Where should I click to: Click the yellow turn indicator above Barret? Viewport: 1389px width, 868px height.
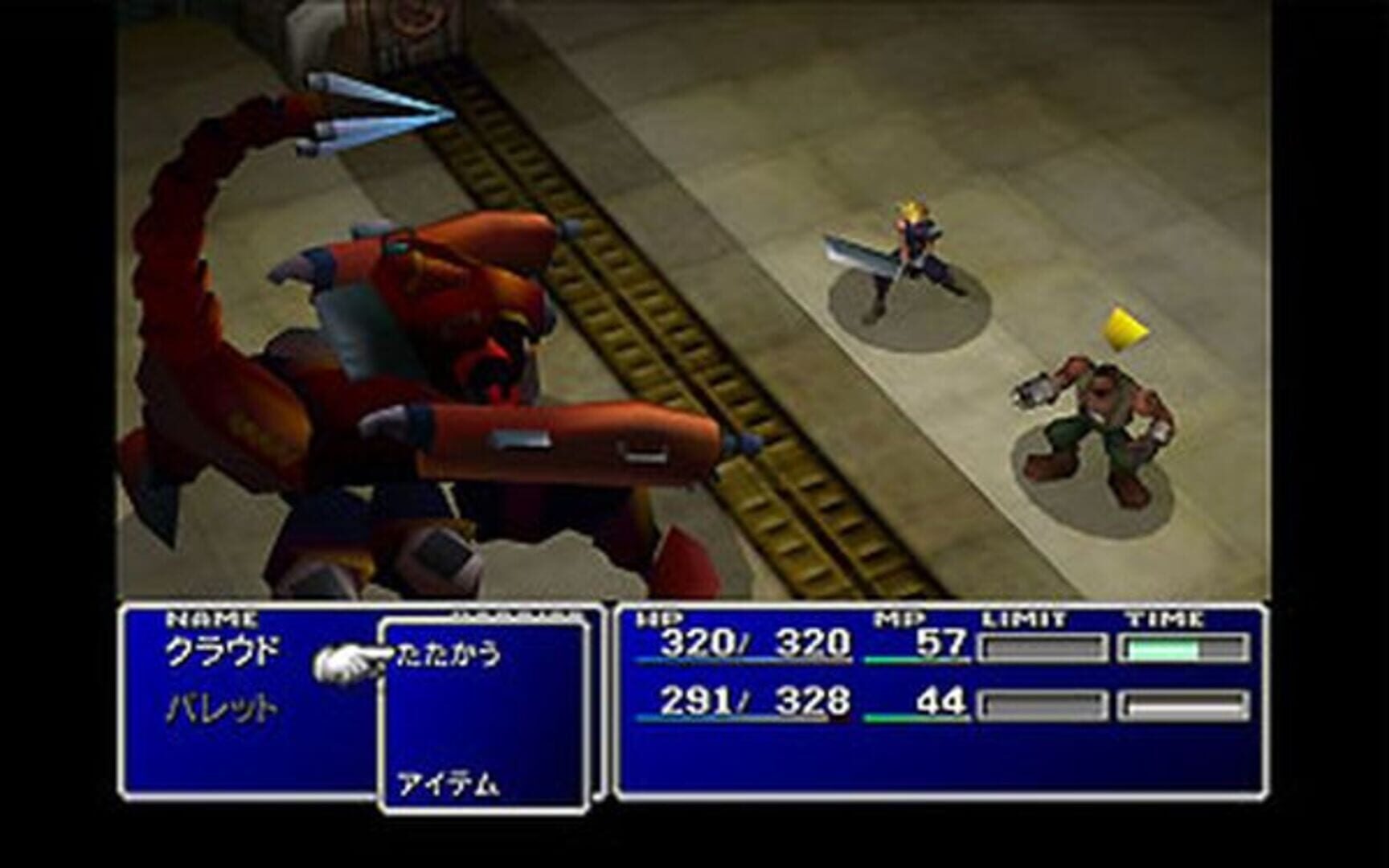tap(1122, 326)
